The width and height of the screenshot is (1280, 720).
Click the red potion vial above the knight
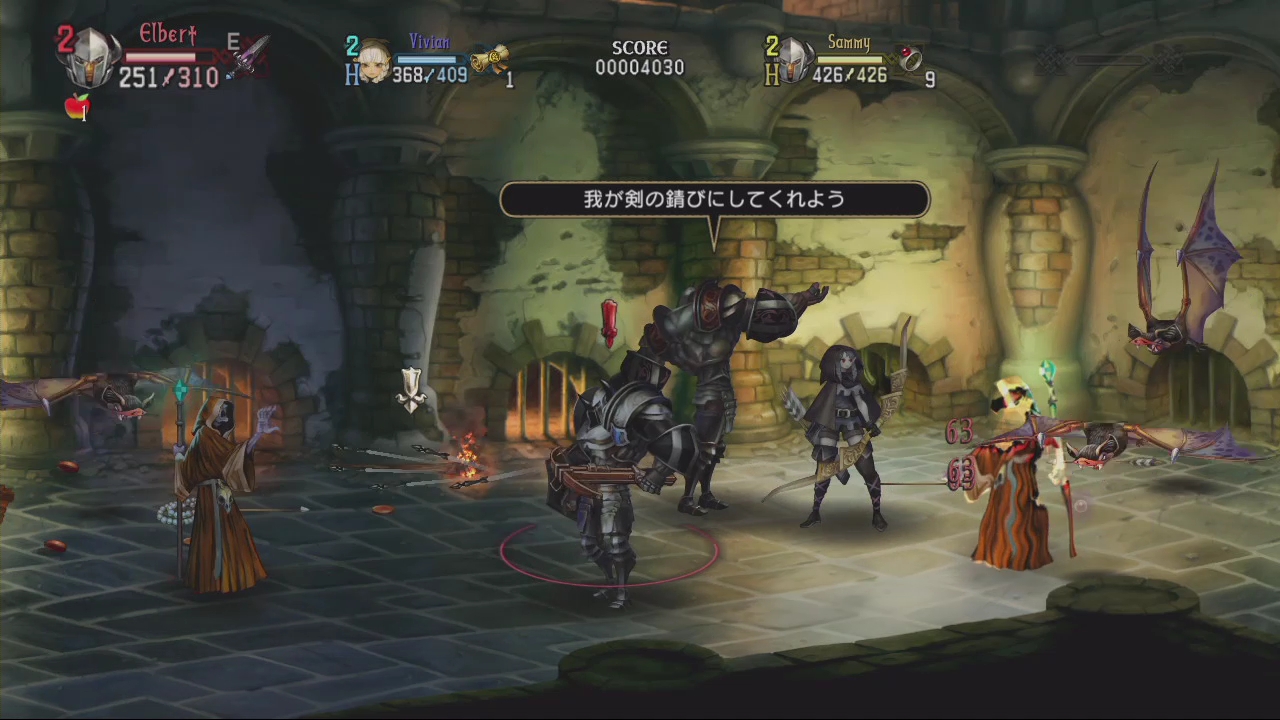click(x=609, y=322)
